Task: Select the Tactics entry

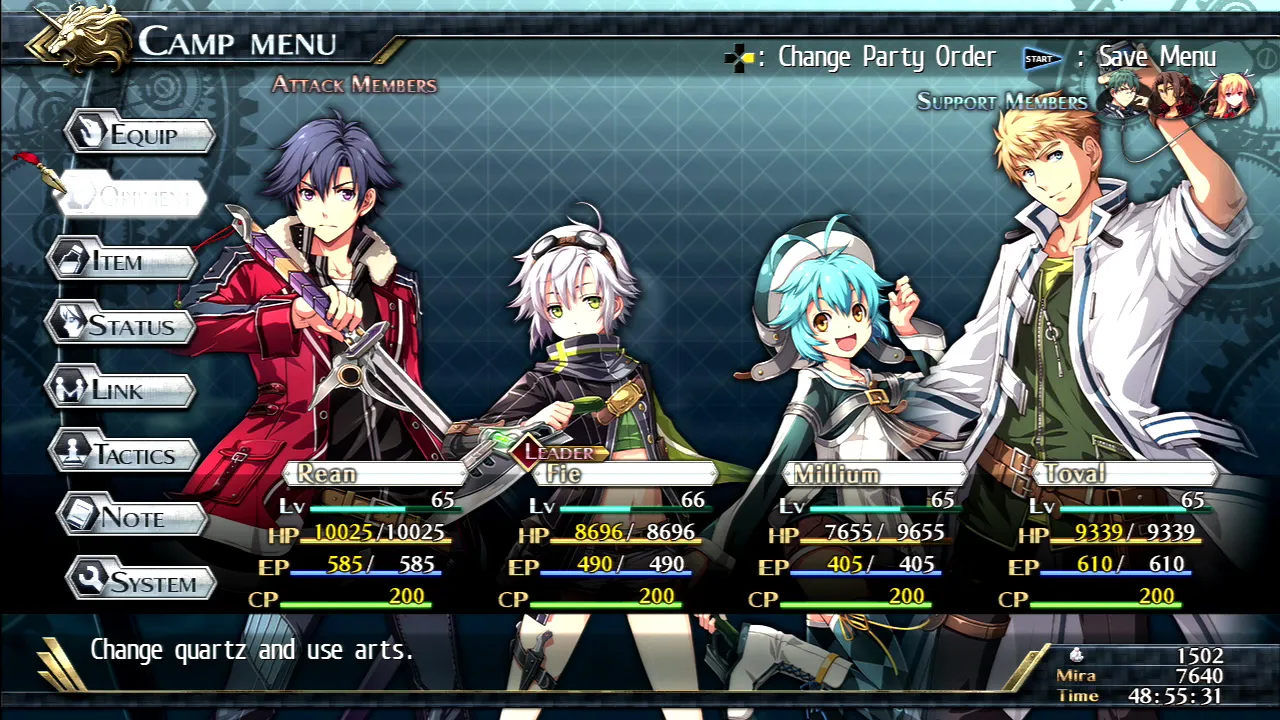Action: click(x=125, y=455)
